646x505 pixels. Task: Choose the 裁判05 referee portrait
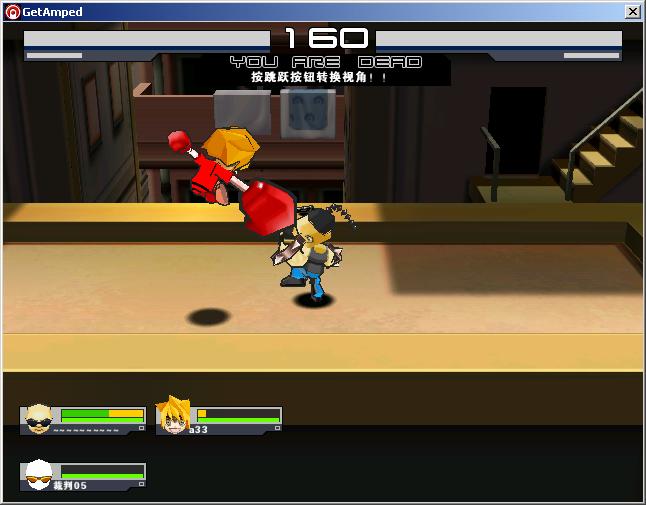pos(39,475)
